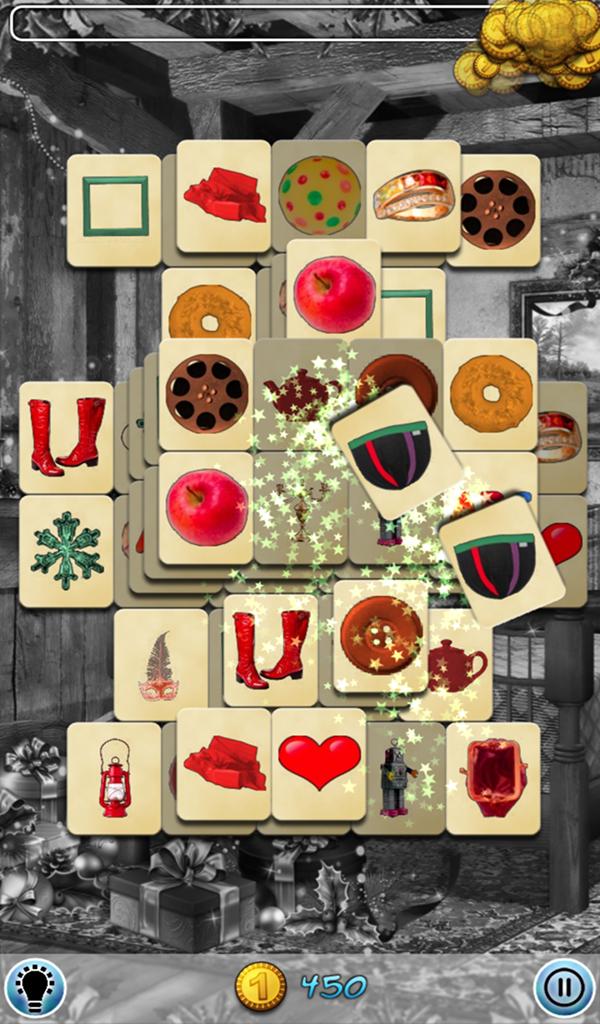Image resolution: width=600 pixels, height=1024 pixels.
Task: Select the red lantern tile
Action: pos(114,778)
